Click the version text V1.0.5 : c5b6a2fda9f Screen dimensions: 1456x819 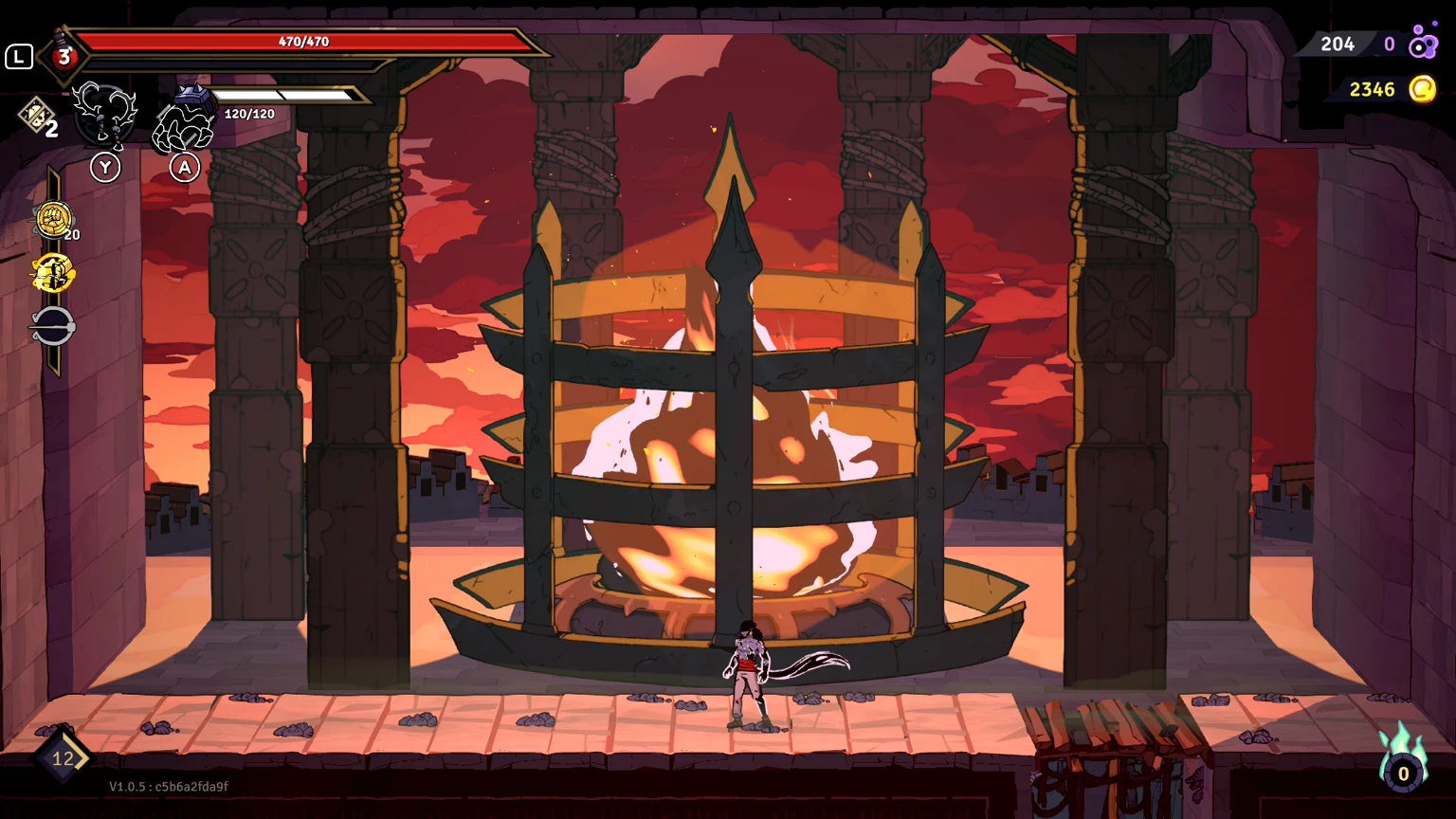point(166,786)
